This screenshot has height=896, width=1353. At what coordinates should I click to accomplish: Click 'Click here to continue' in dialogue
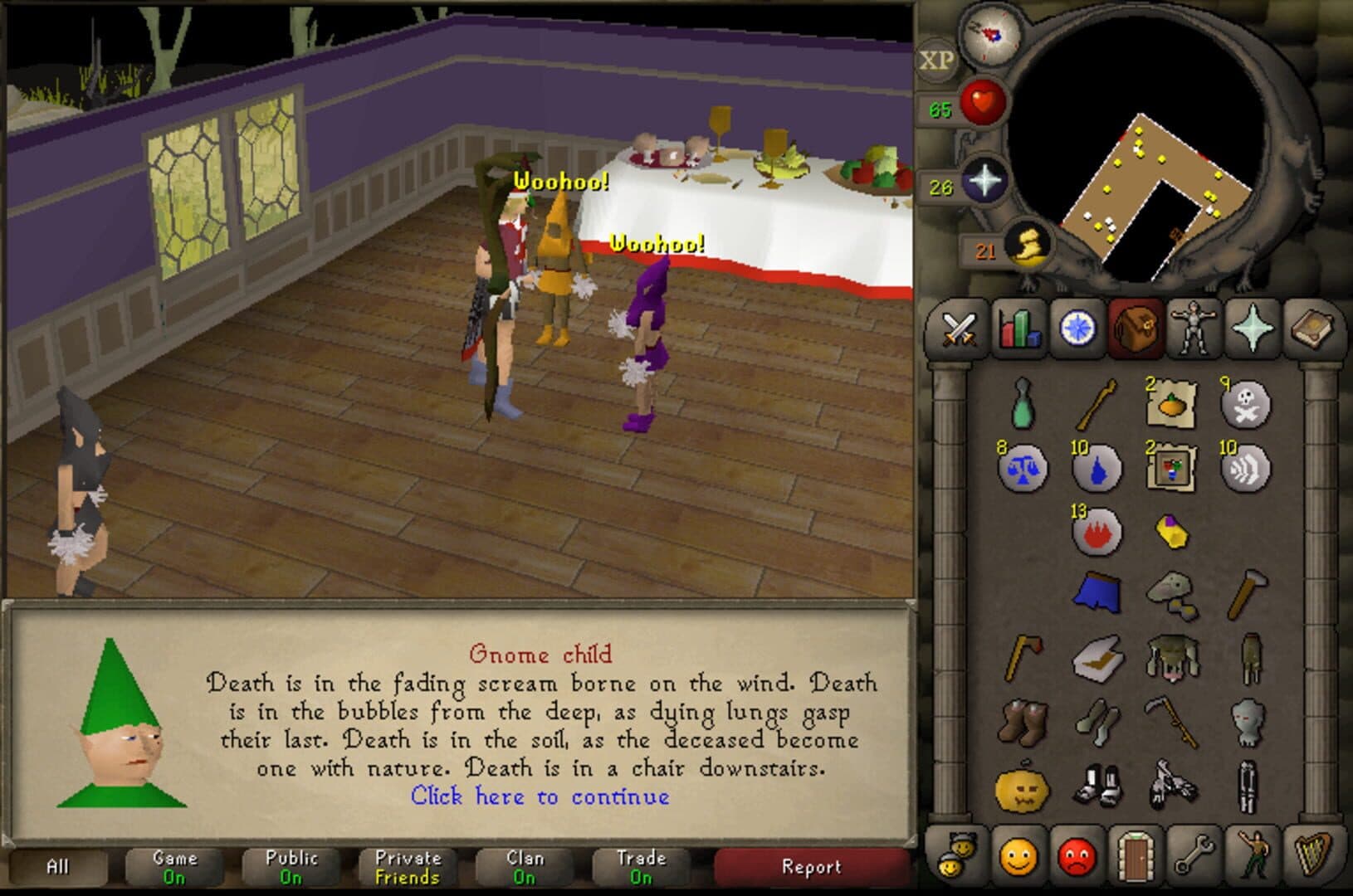pyautogui.click(x=540, y=796)
